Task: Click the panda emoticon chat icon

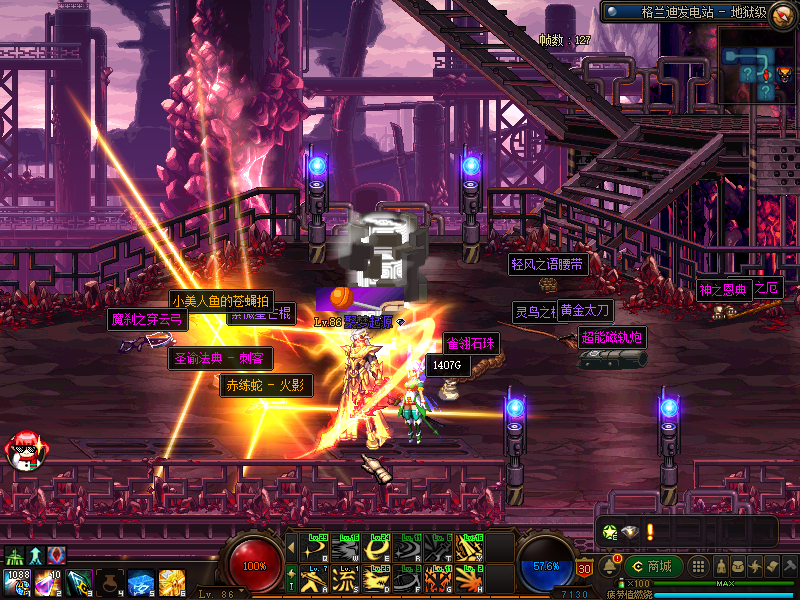Action: coord(23,452)
